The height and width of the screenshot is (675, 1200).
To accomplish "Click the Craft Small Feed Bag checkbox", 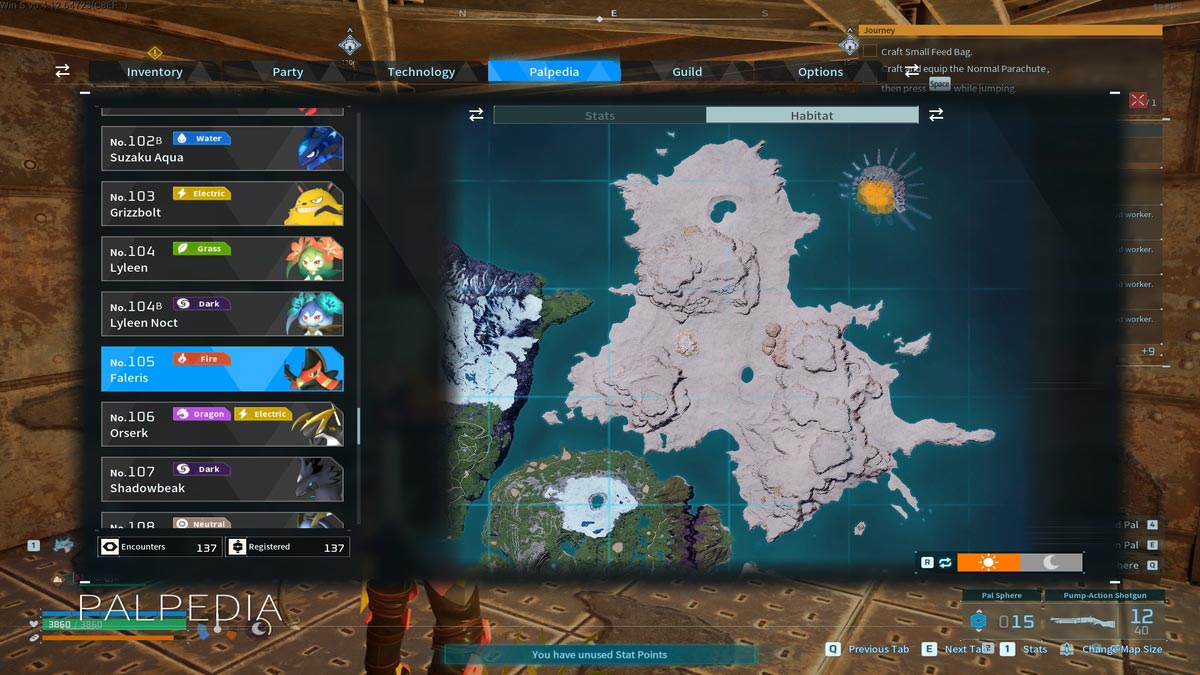I will 870,51.
